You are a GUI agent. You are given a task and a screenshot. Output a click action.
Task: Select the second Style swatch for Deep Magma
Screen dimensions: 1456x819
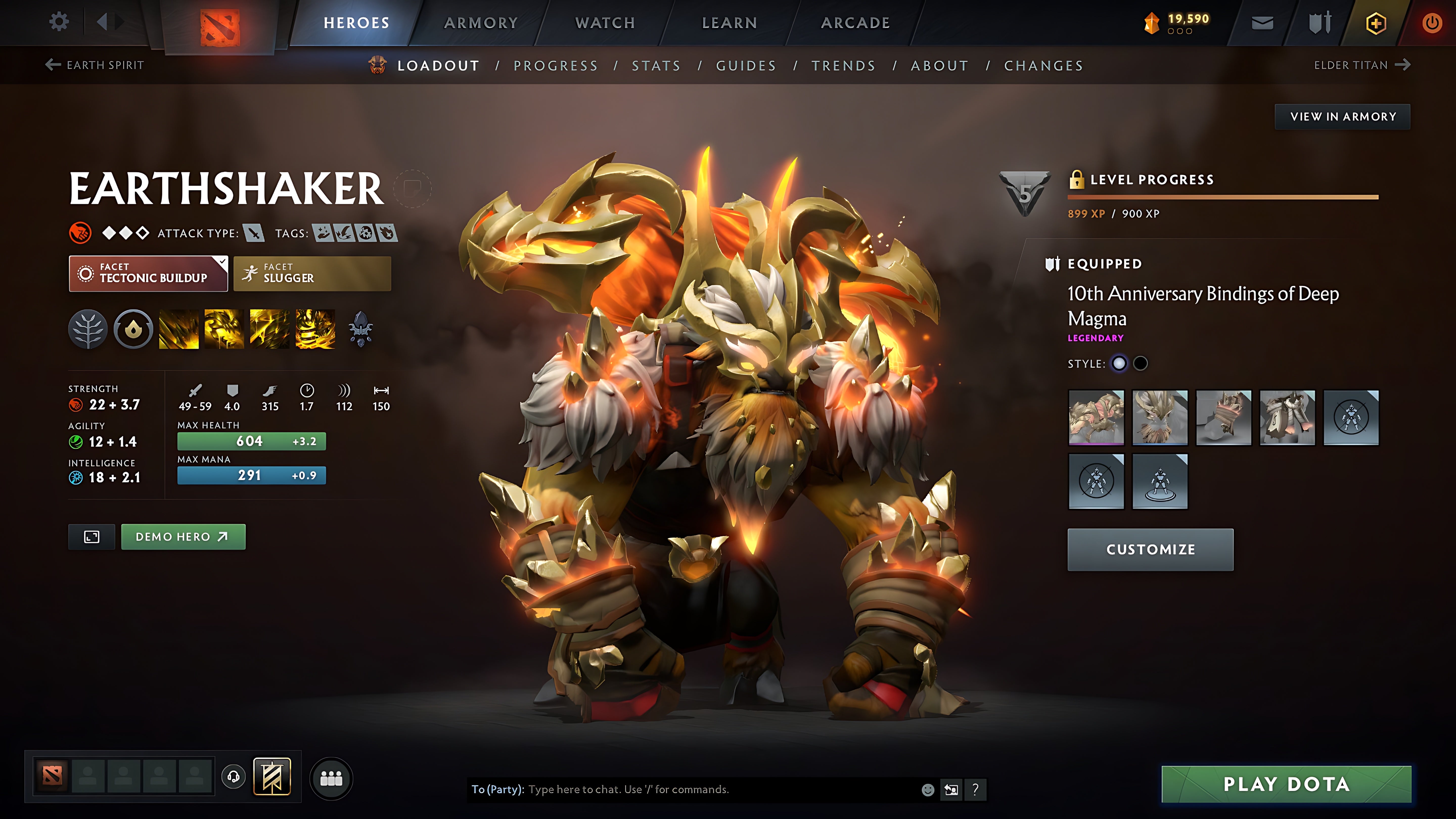tap(1140, 363)
